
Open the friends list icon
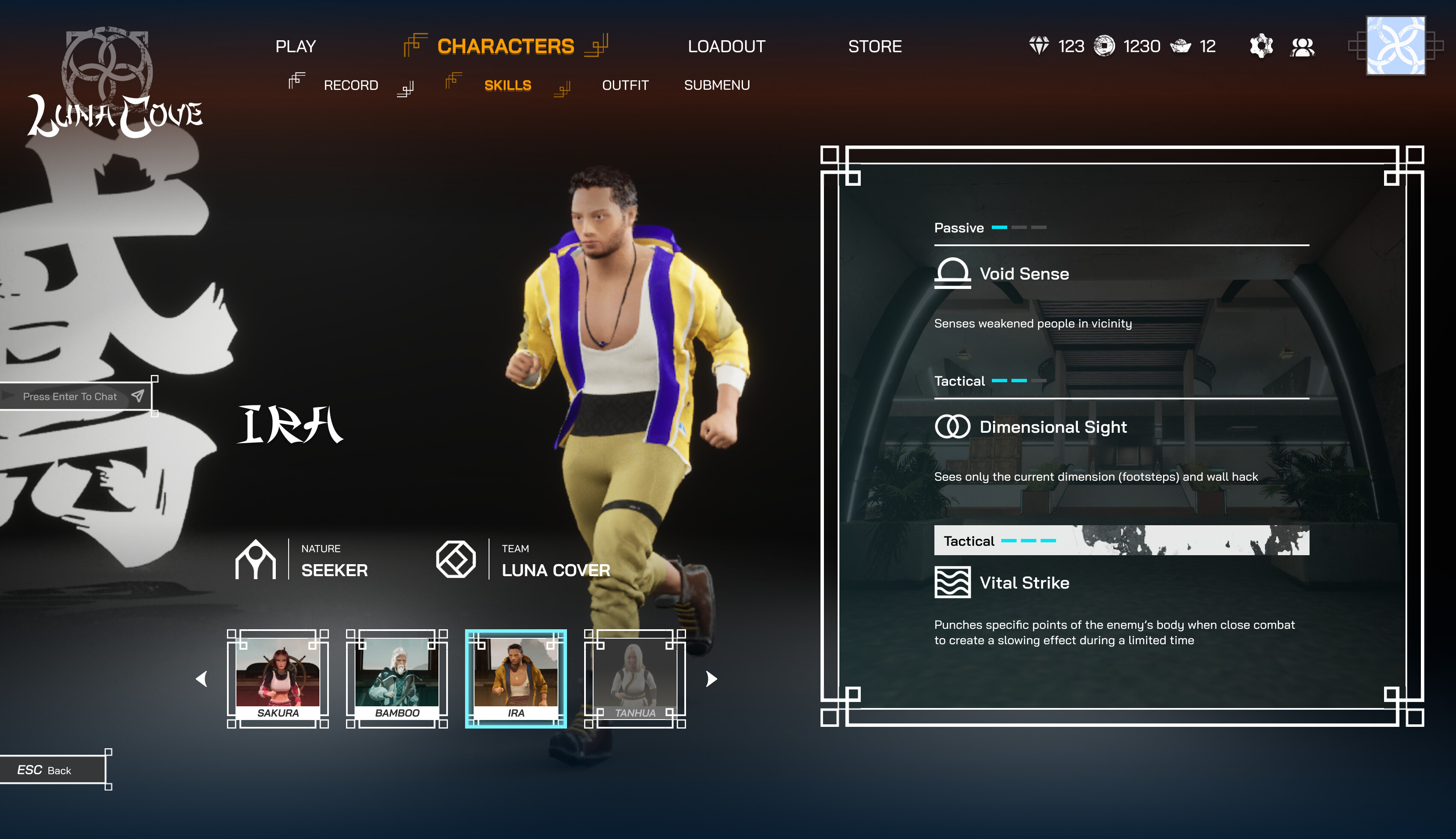click(1304, 46)
